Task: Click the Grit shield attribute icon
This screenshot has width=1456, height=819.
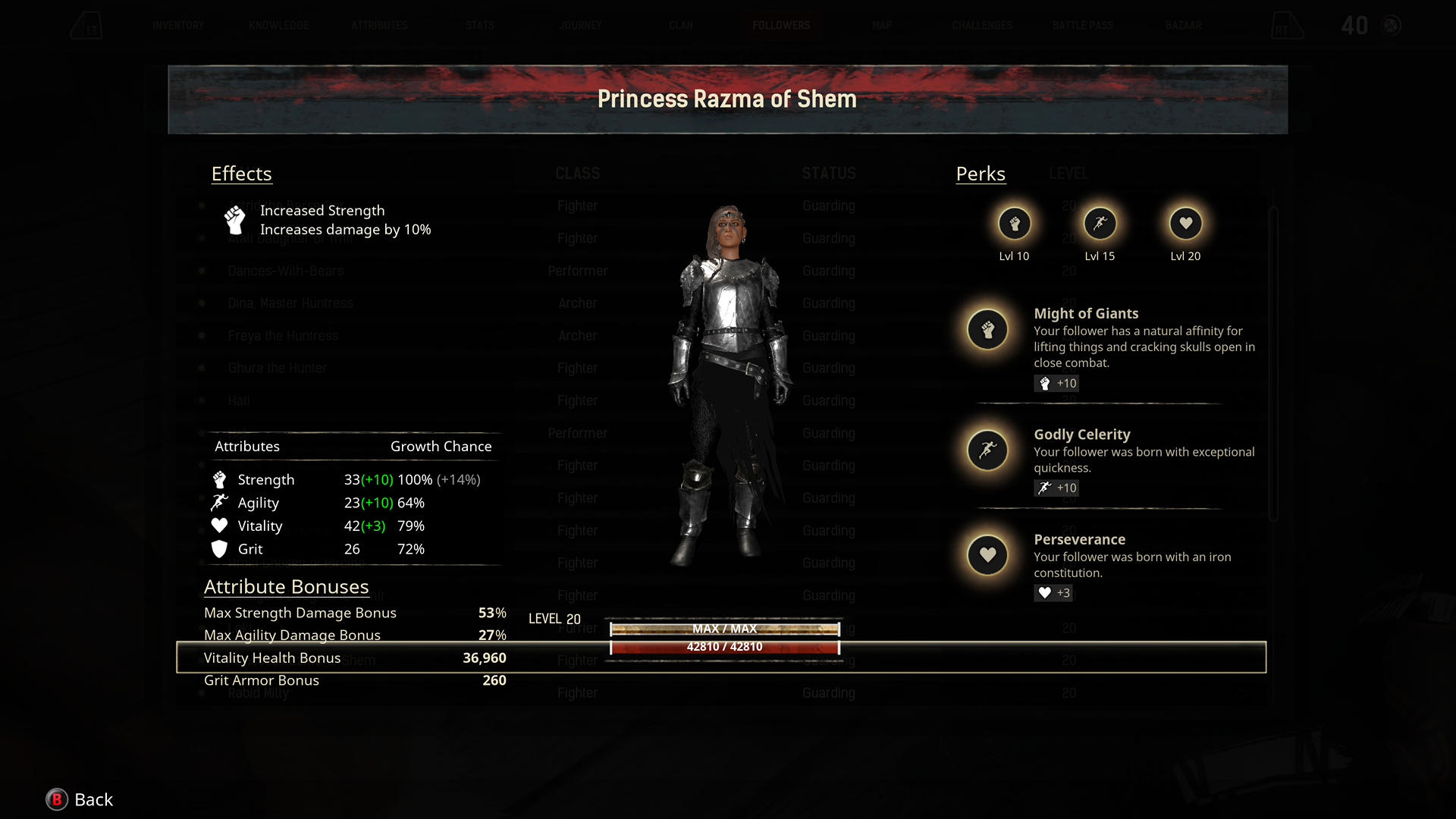Action: (220, 548)
